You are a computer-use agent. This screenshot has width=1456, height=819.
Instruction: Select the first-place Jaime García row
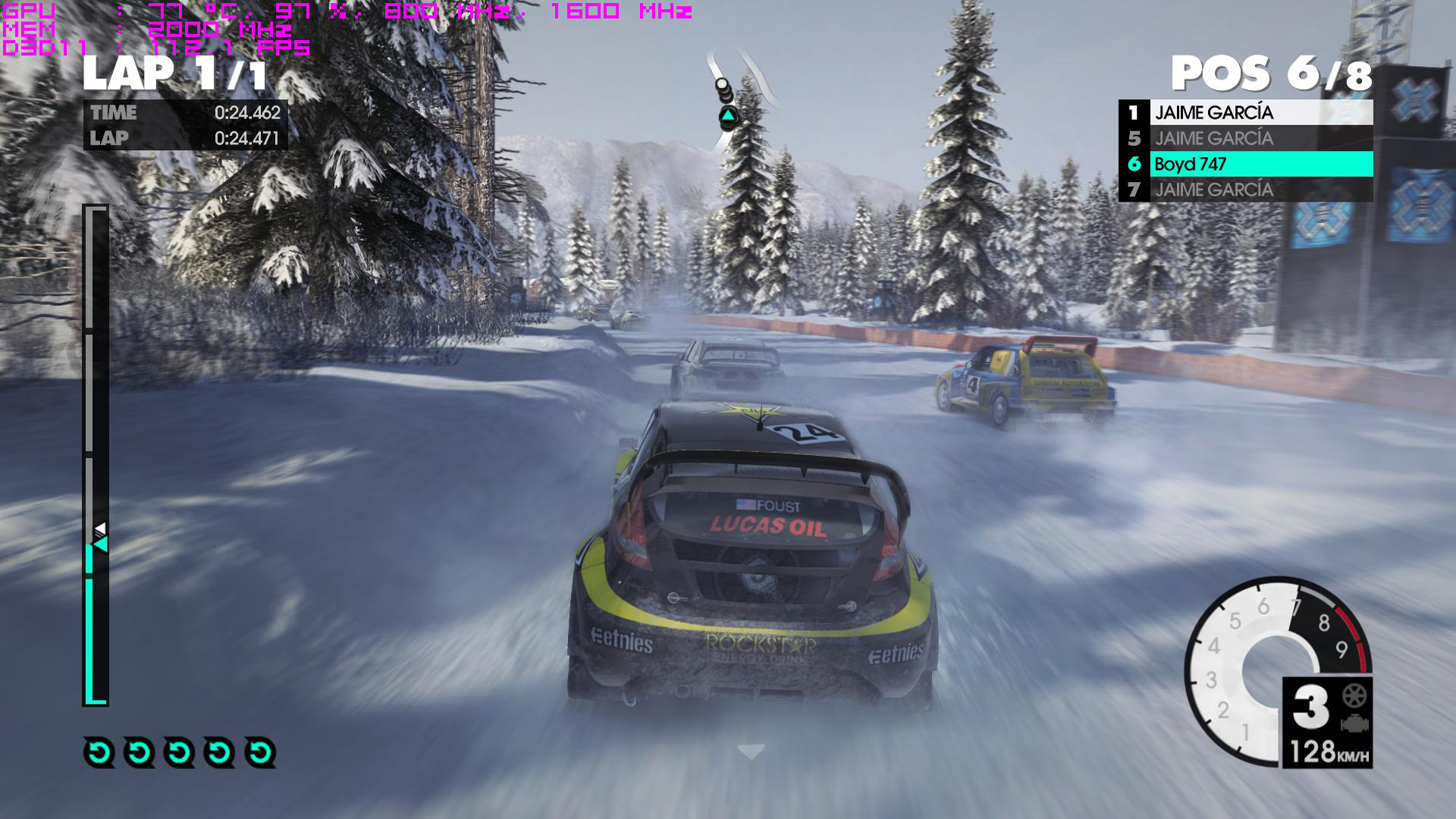click(1245, 113)
